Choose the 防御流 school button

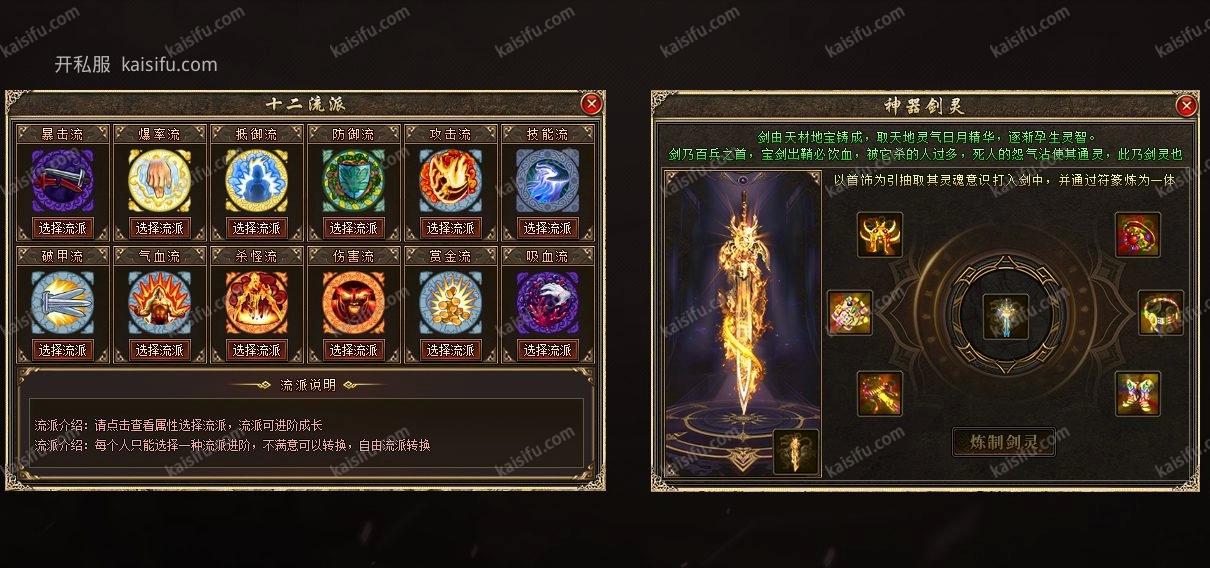[354, 228]
